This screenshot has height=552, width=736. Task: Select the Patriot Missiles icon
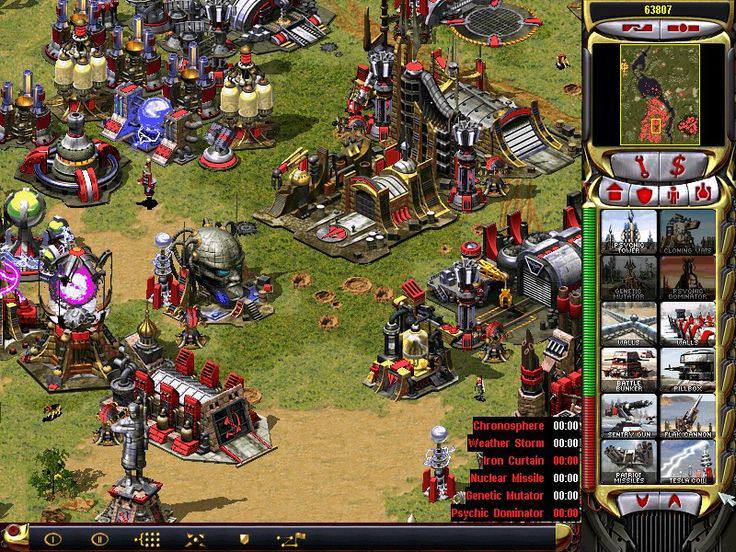click(x=628, y=461)
